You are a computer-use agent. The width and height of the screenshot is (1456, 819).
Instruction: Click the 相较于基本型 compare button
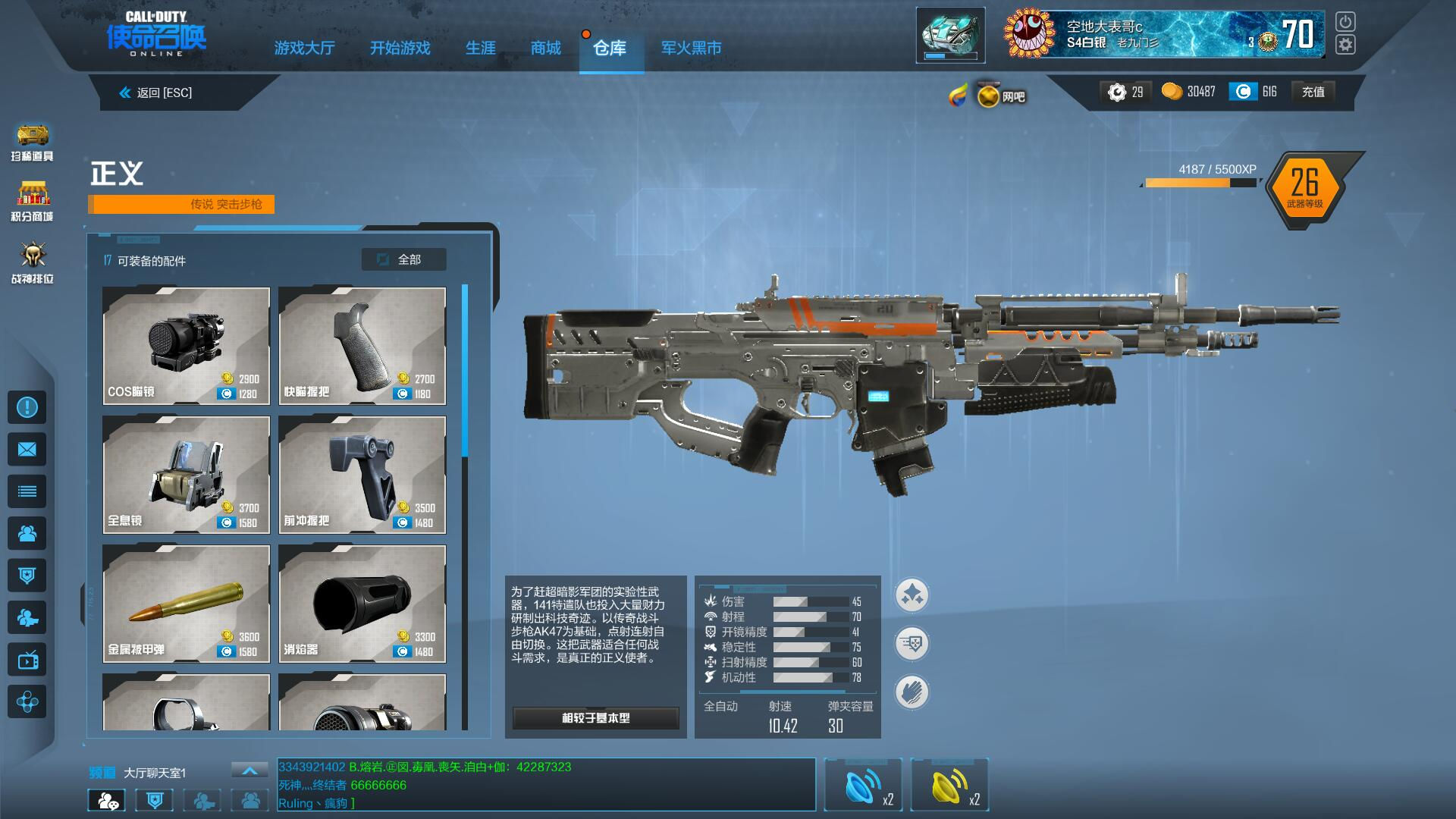click(x=595, y=717)
